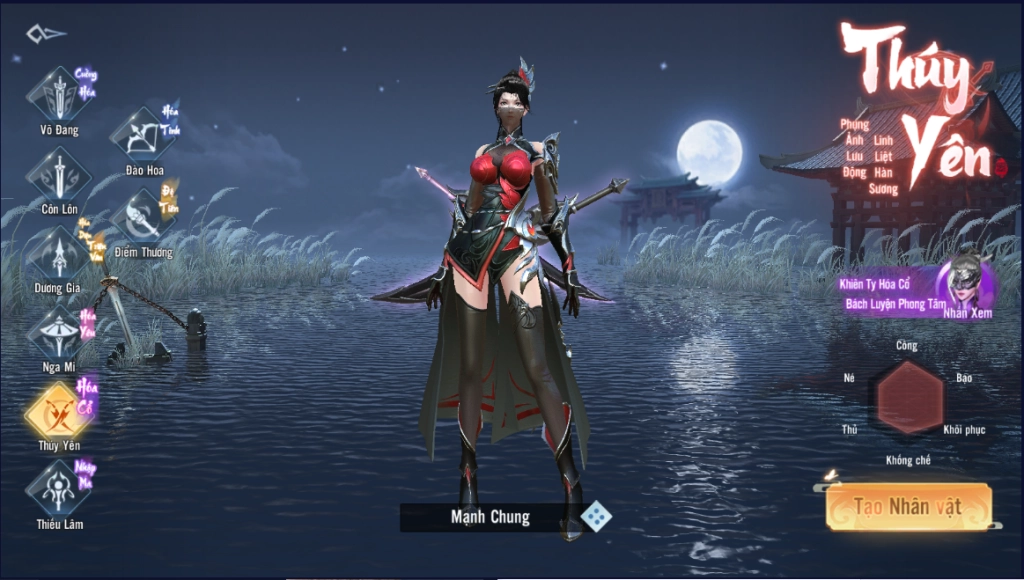Choose the Đào Hoa class
1024x580 pixels.
click(144, 135)
